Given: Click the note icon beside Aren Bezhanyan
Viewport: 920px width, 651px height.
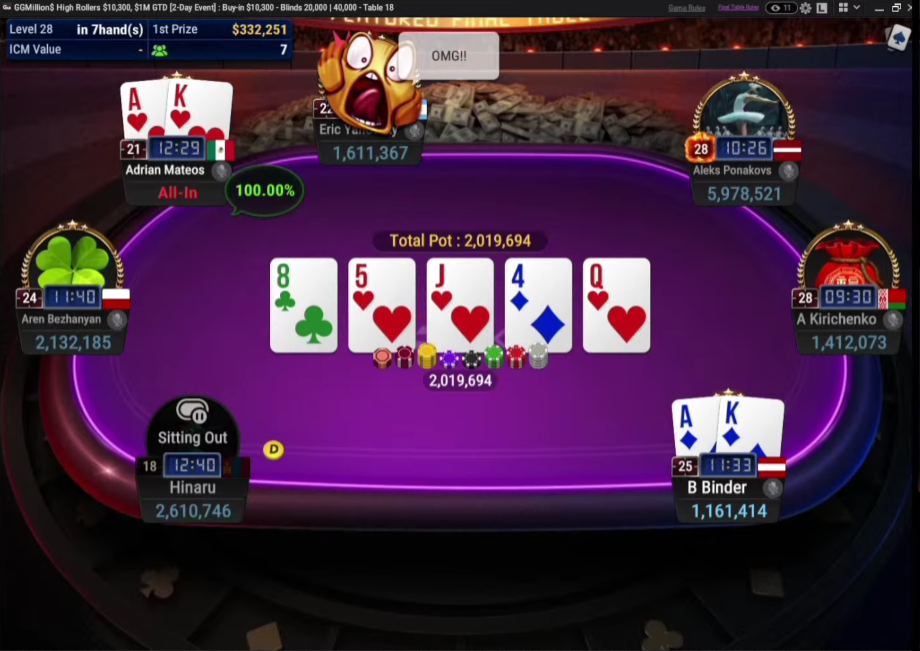Looking at the screenshot, I should 117,320.
